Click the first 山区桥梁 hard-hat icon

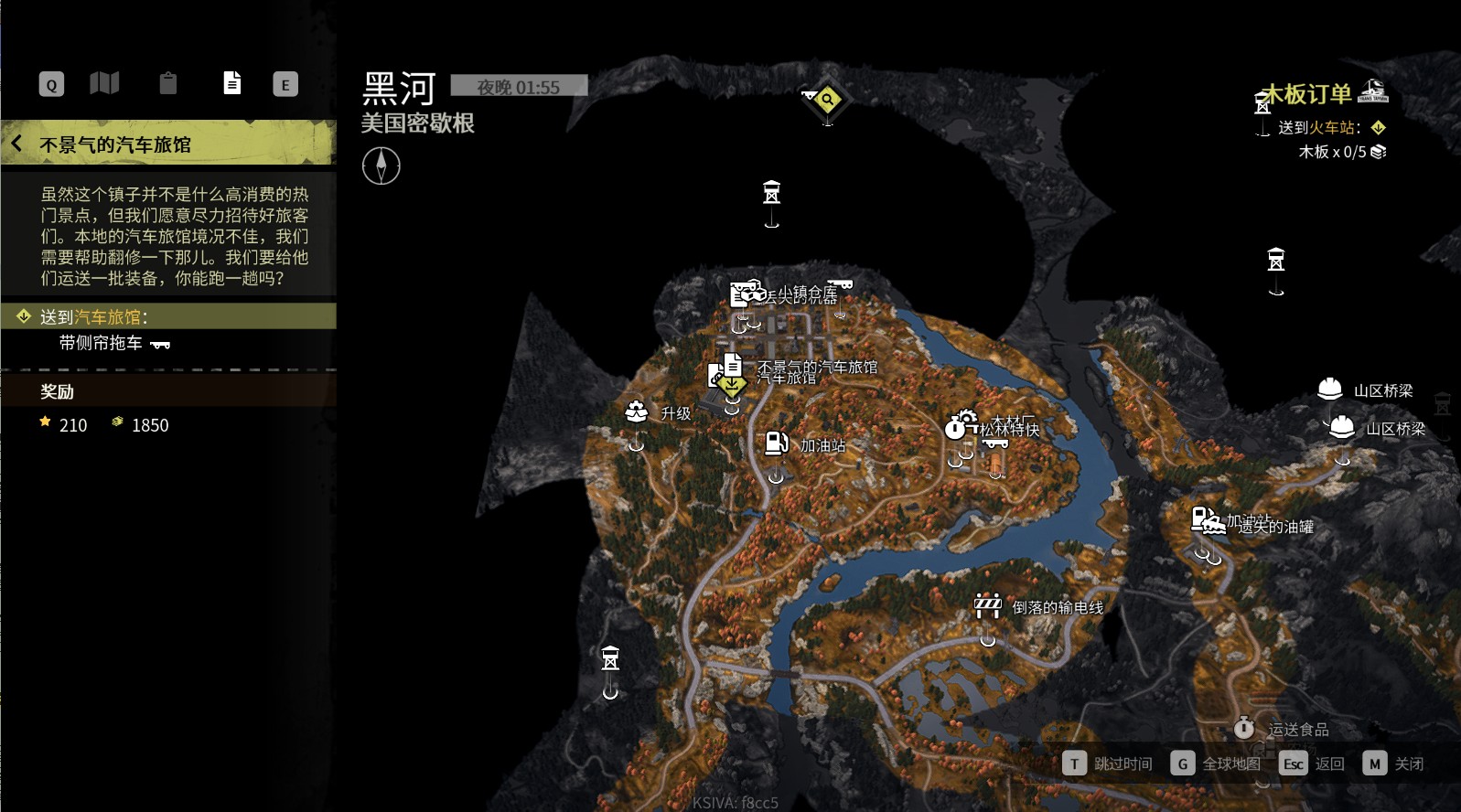coord(1329,389)
